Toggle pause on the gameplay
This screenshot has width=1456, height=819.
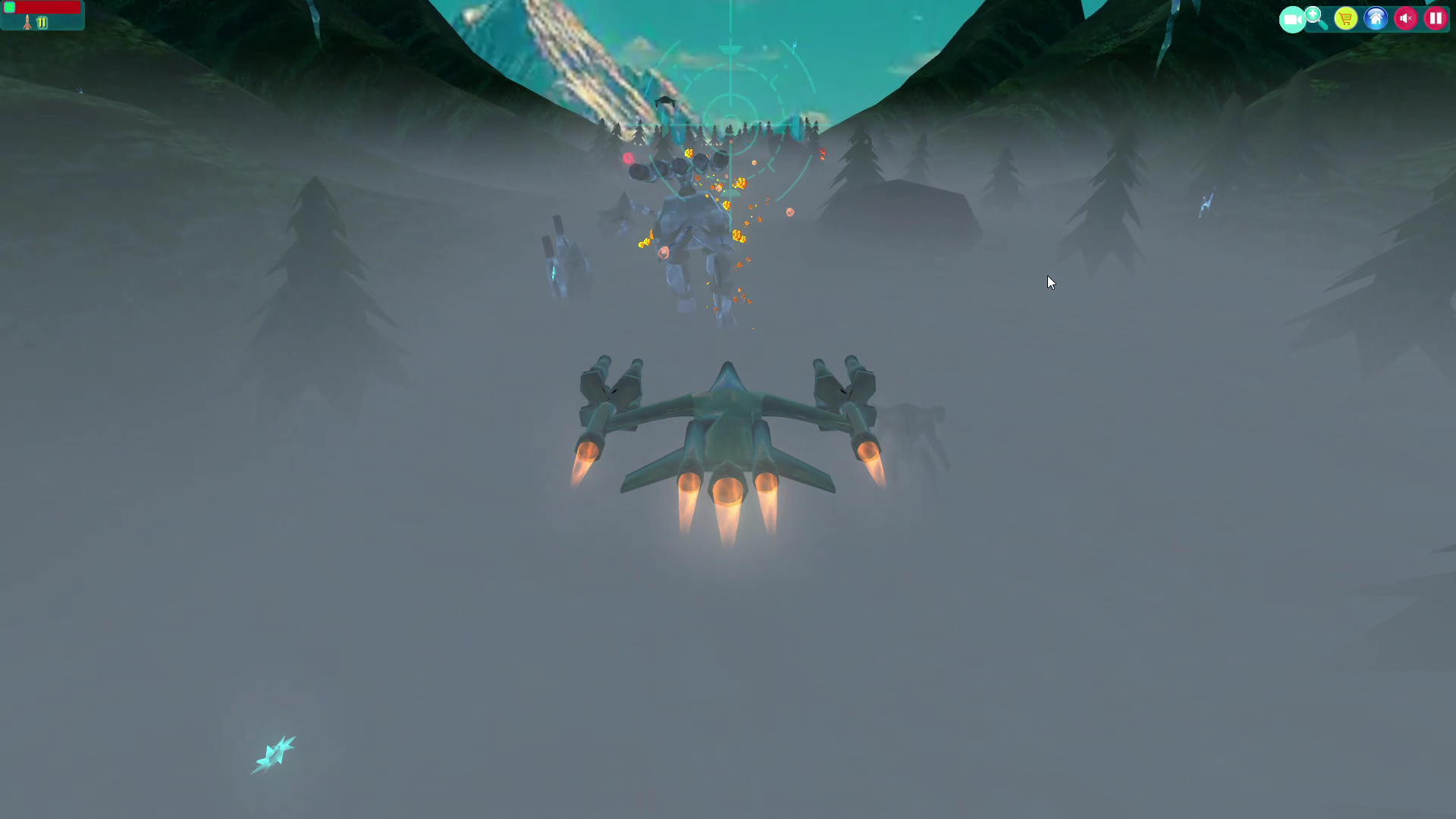[1436, 18]
